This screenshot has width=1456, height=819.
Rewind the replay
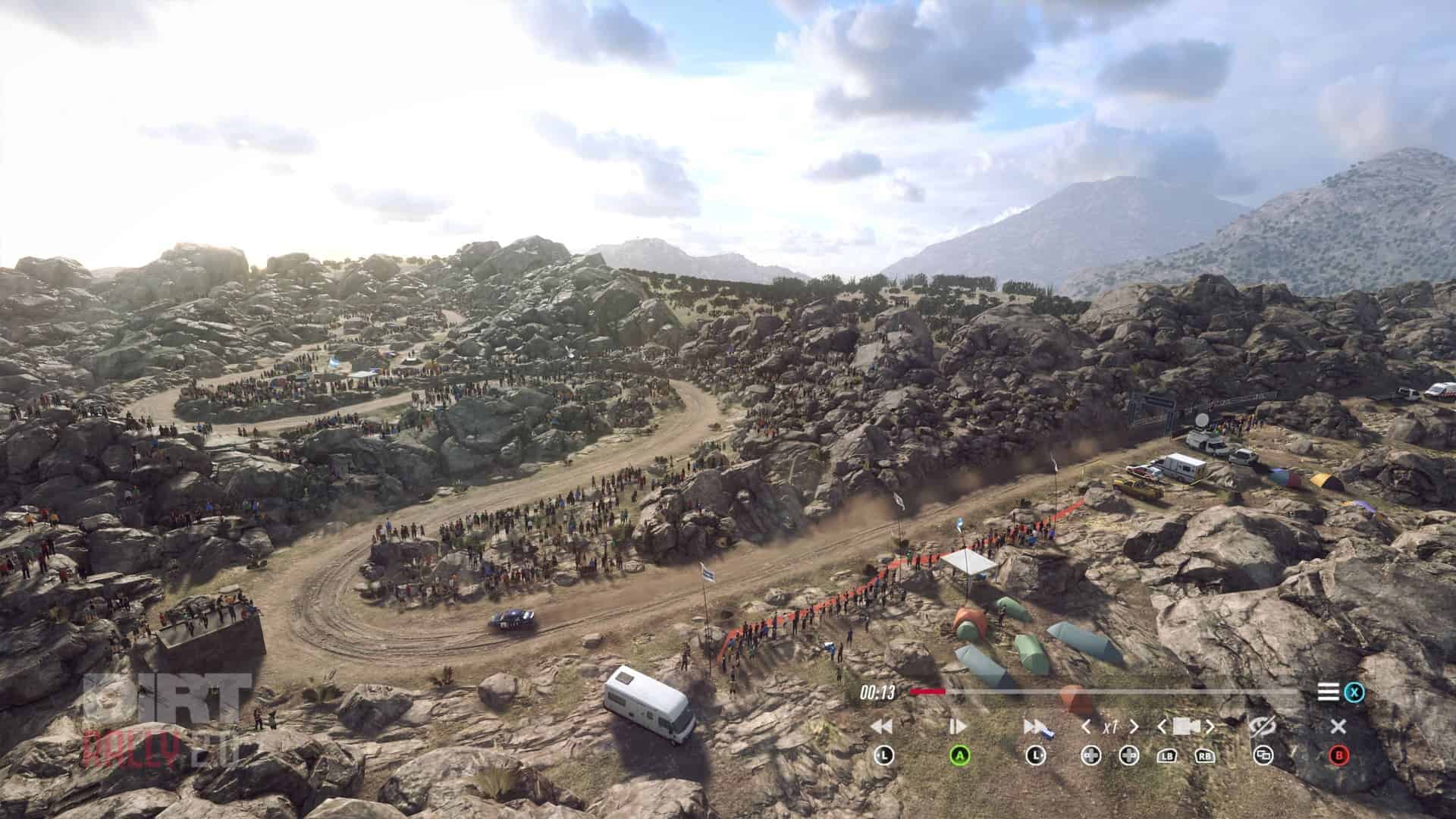tap(882, 726)
